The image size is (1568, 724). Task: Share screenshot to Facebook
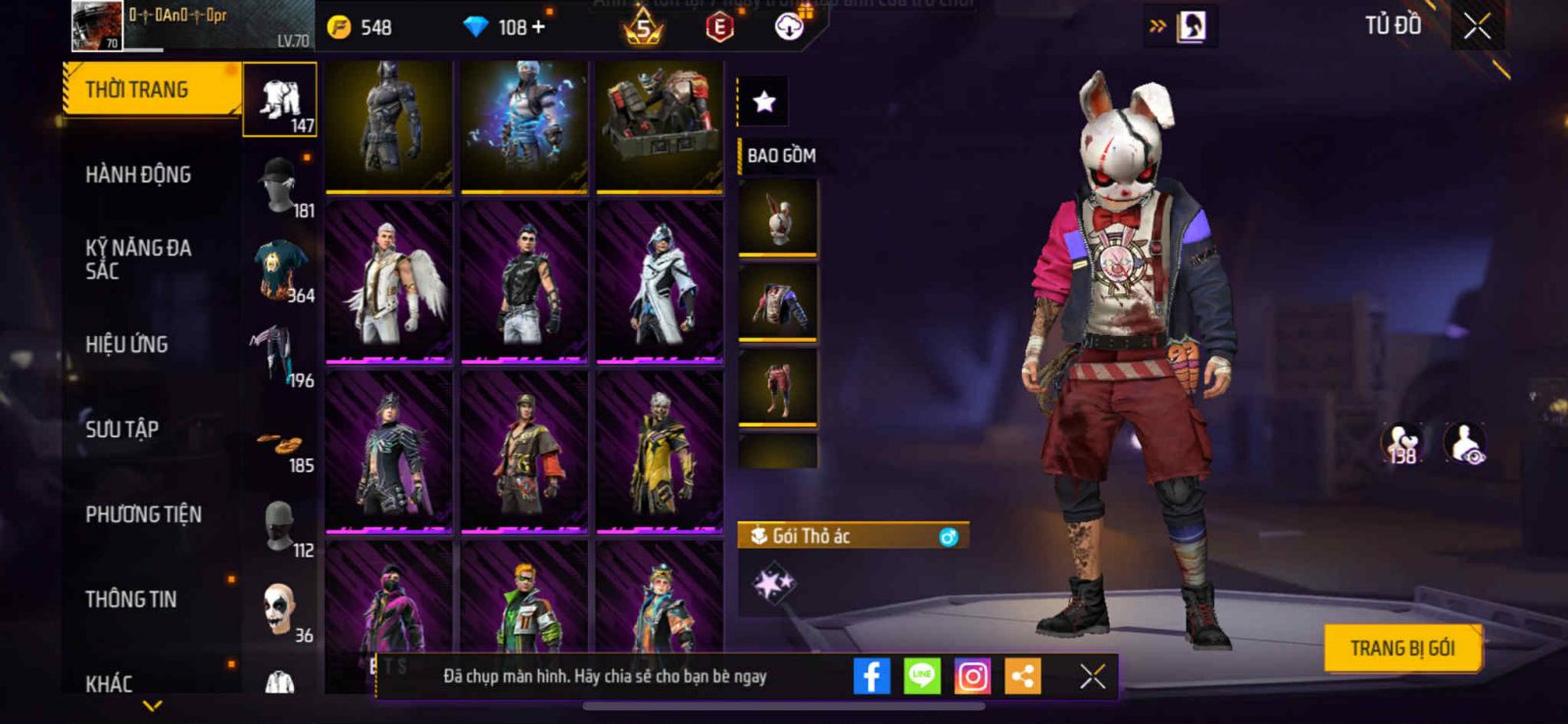pos(871,676)
